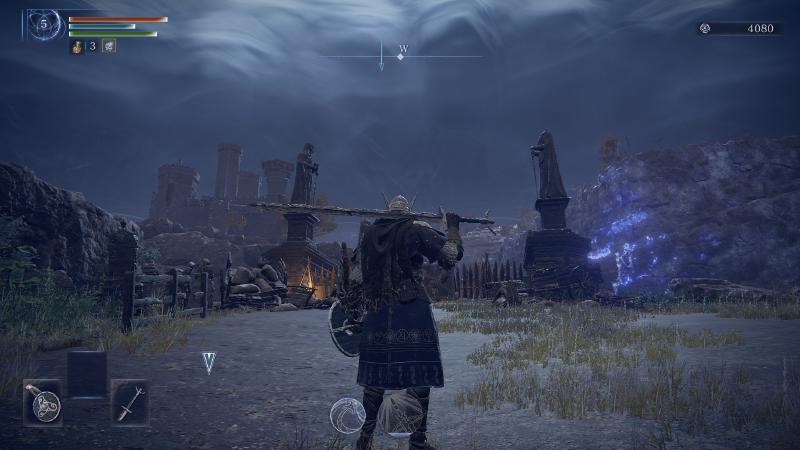Click the small blue item icon beside the flask count
800x450 pixels.
(x=108, y=46)
